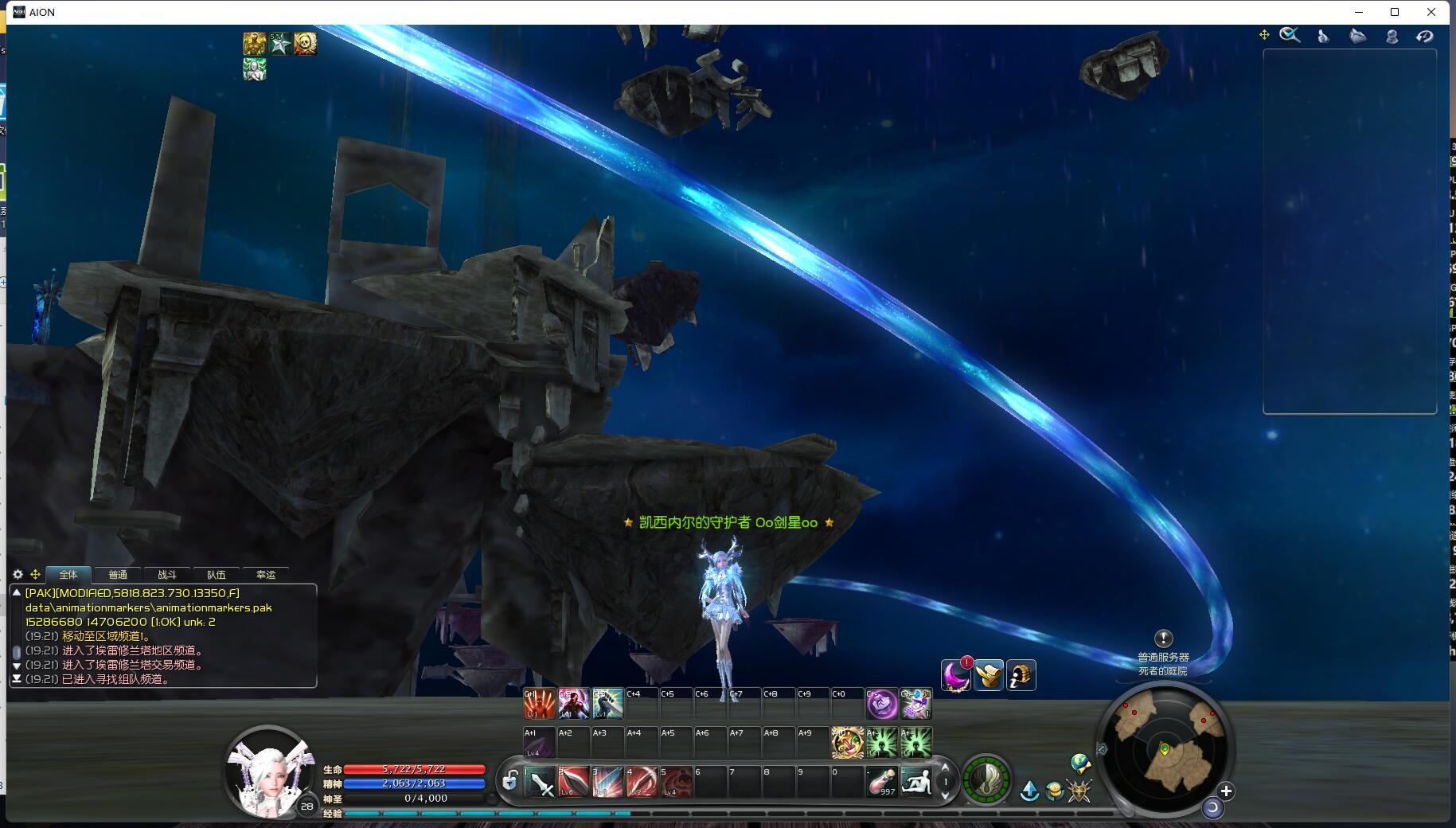Open the golden winged scroll icon

click(x=989, y=675)
